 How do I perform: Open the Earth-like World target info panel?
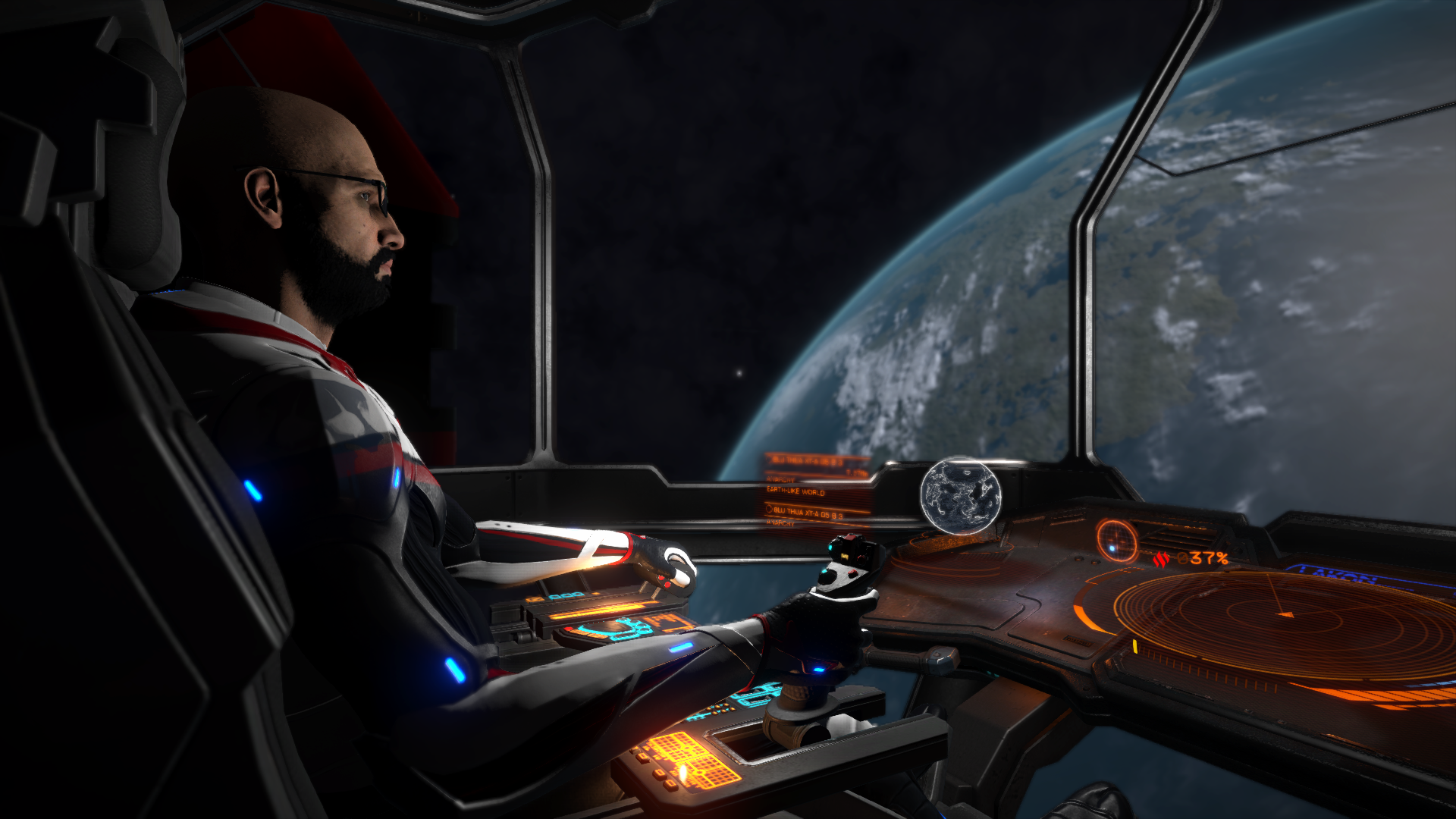point(817,491)
